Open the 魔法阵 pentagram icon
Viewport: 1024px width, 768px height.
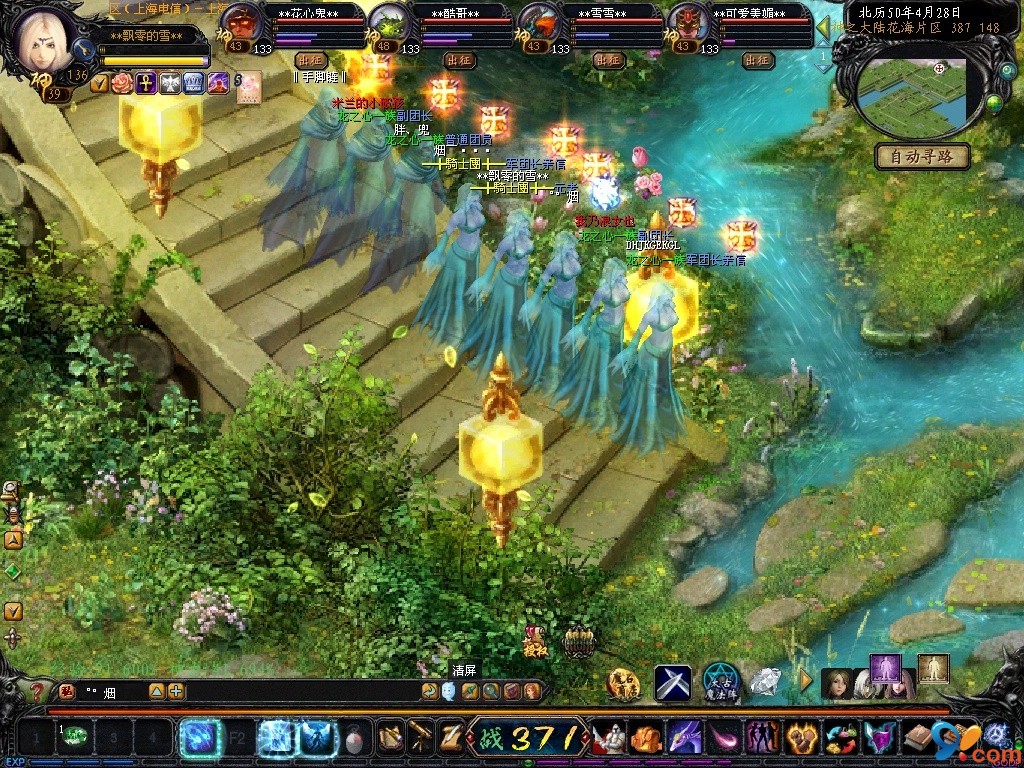720,682
